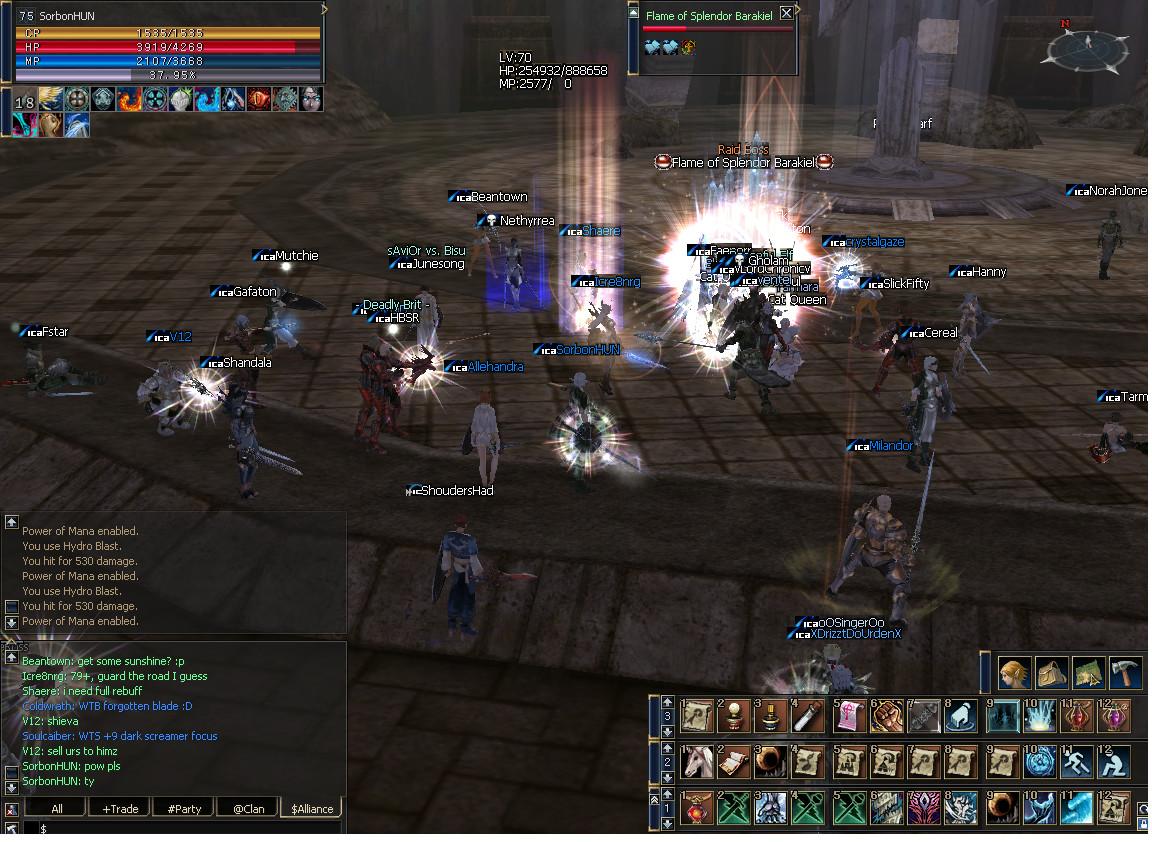Viewport: 1152px width, 842px height.
Task: Switch to the #Party chat tab
Action: (184, 808)
